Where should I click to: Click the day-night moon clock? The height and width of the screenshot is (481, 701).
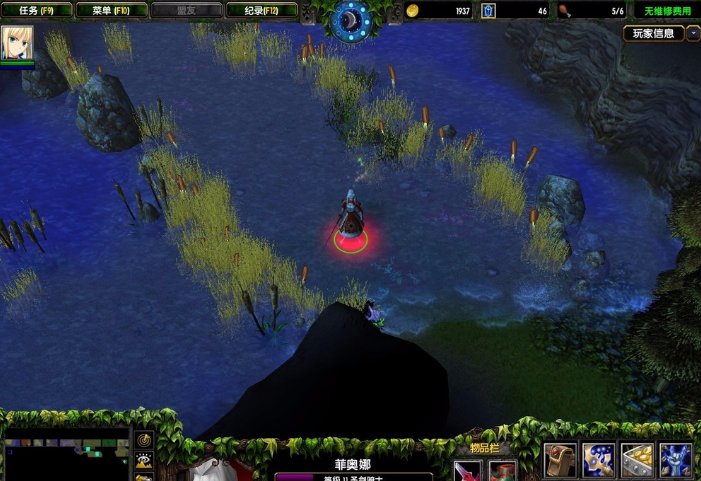coord(350,17)
